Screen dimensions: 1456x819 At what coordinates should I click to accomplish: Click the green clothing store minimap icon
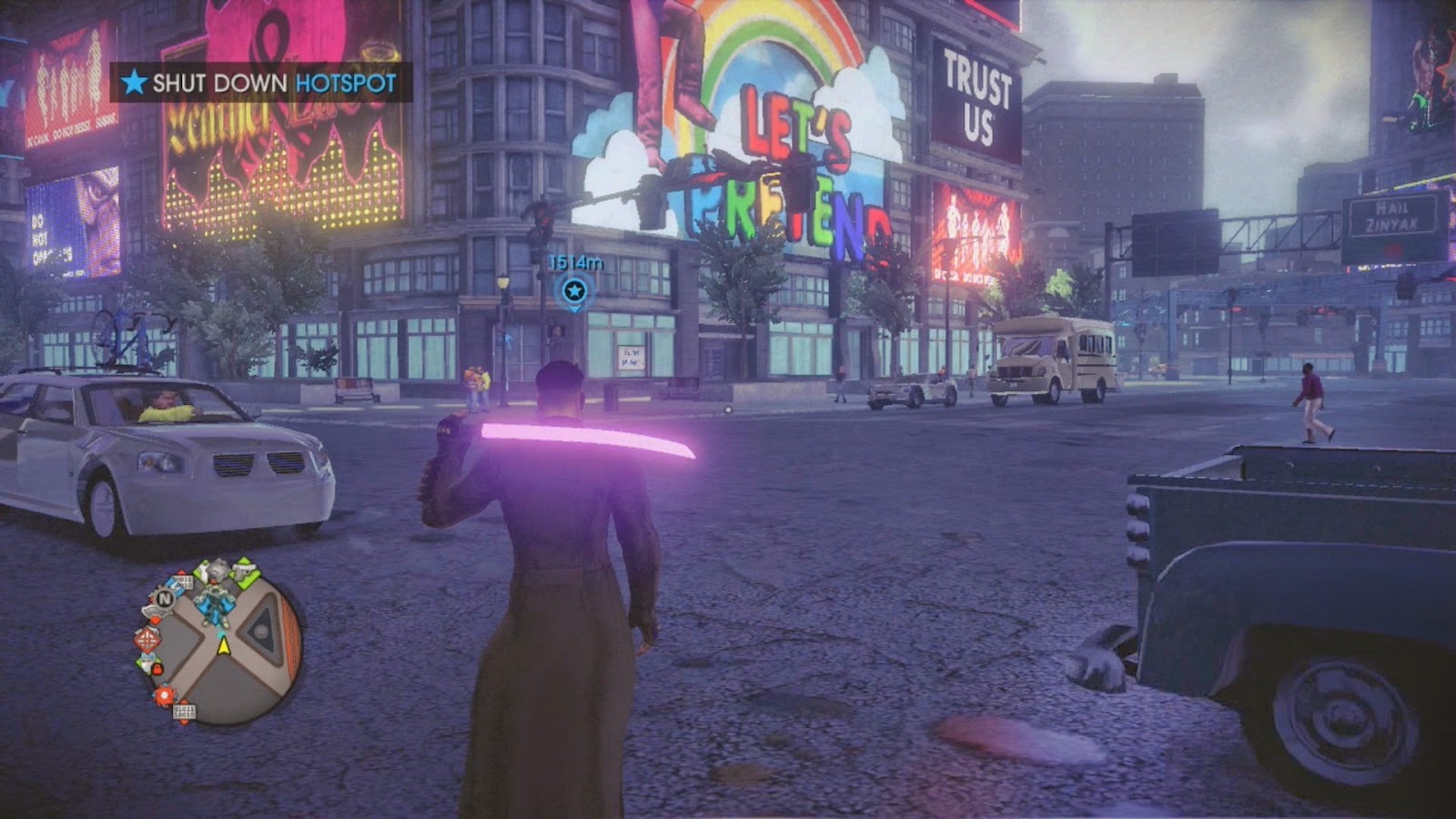(147, 661)
